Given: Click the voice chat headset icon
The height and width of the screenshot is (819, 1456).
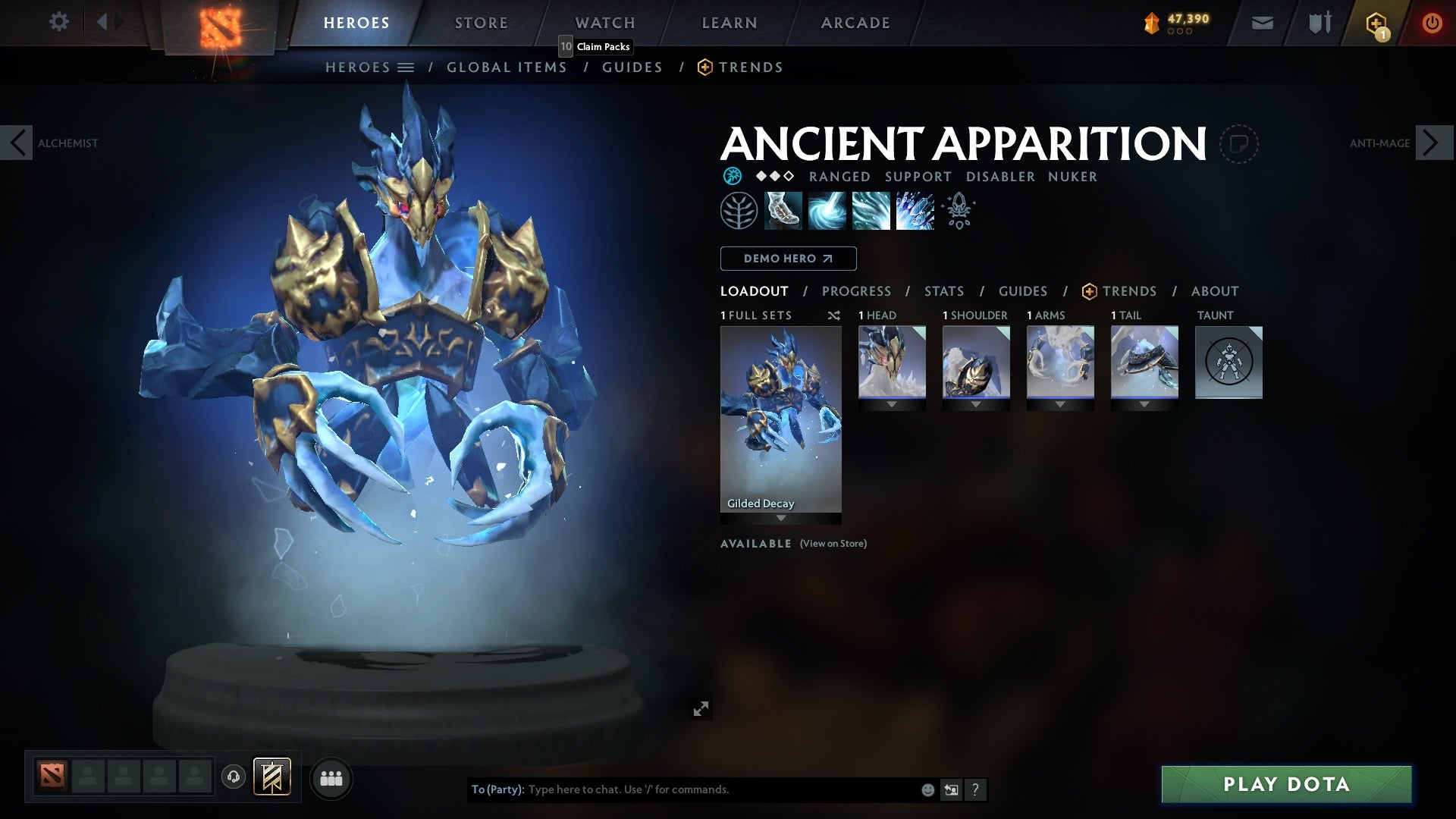Looking at the screenshot, I should (232, 778).
